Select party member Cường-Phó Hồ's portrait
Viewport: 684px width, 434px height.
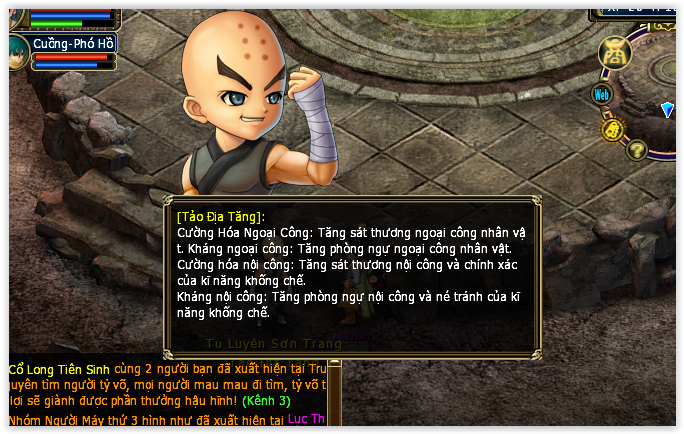pyautogui.click(x=18, y=49)
